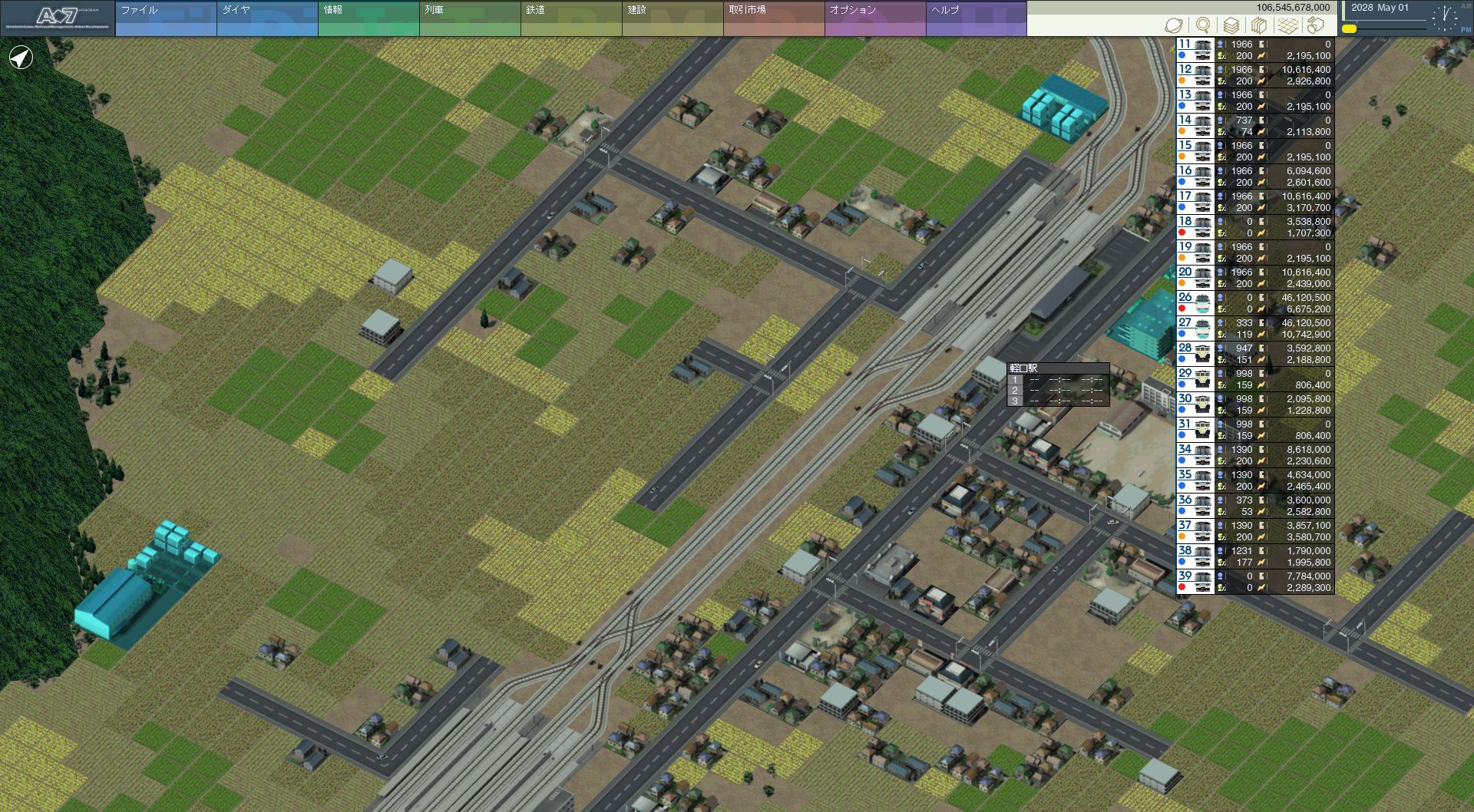This screenshot has height=812, width=1474.
Task: Click the grid overlay icon
Action: [1288, 25]
